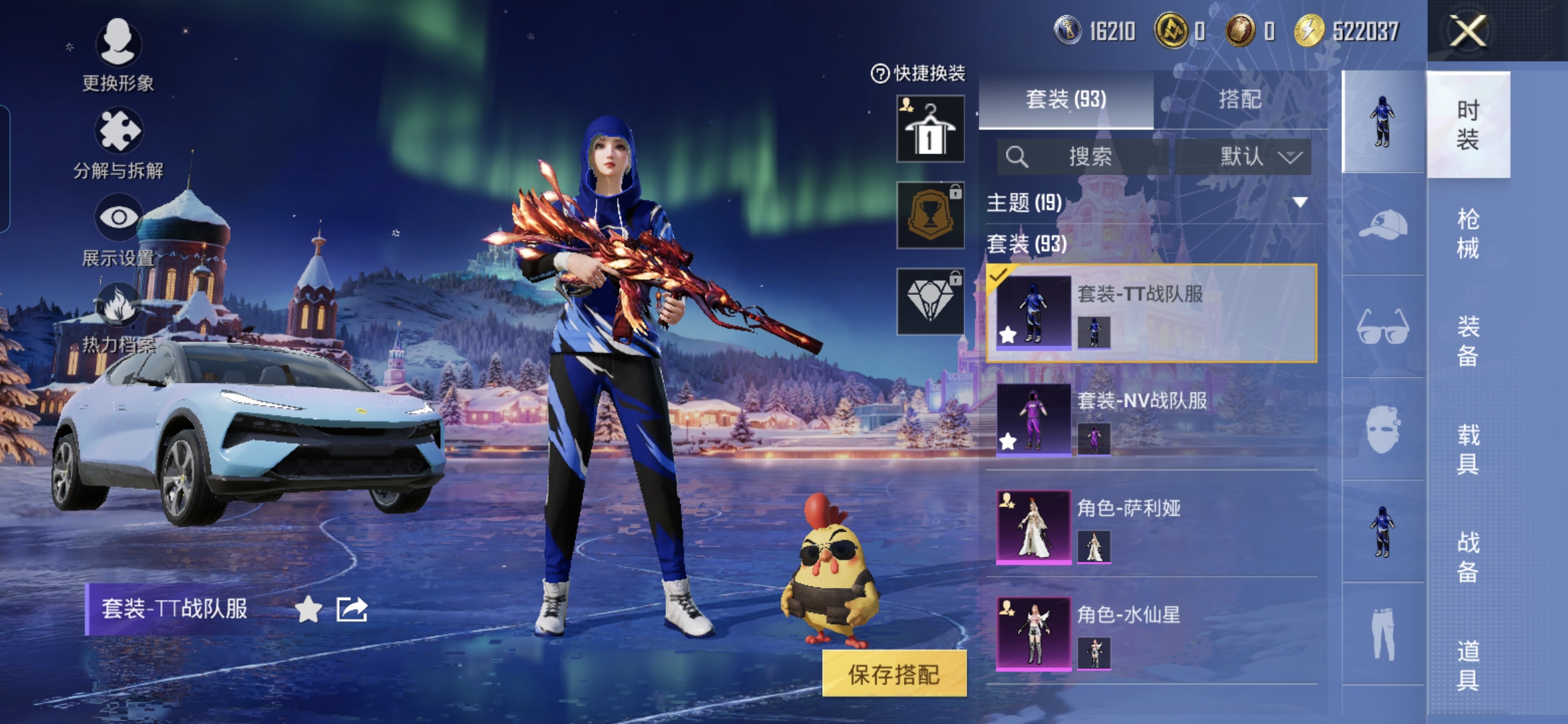The height and width of the screenshot is (724, 1568).
Task: Open the 枪械 firearms category
Action: coord(1467,233)
